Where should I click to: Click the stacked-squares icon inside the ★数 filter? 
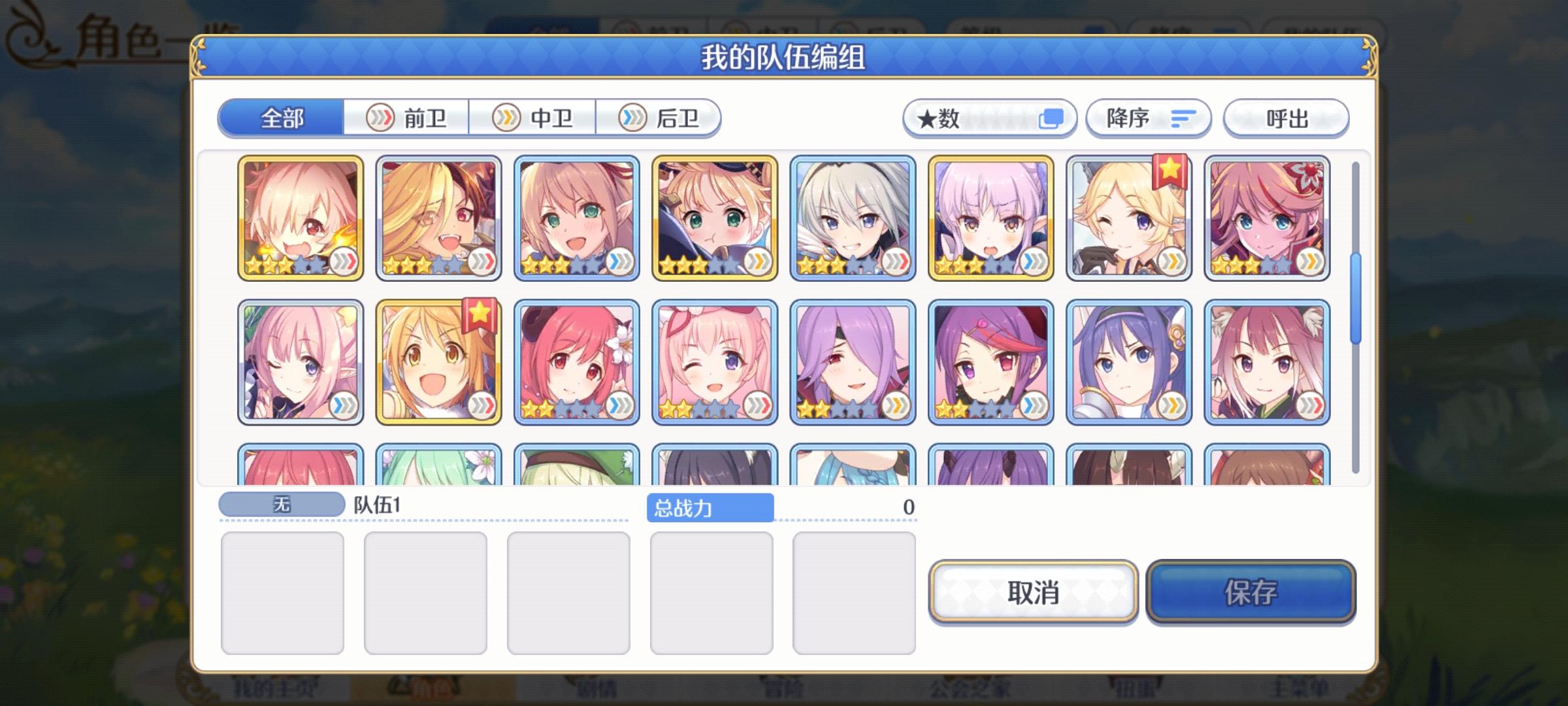tap(1051, 118)
